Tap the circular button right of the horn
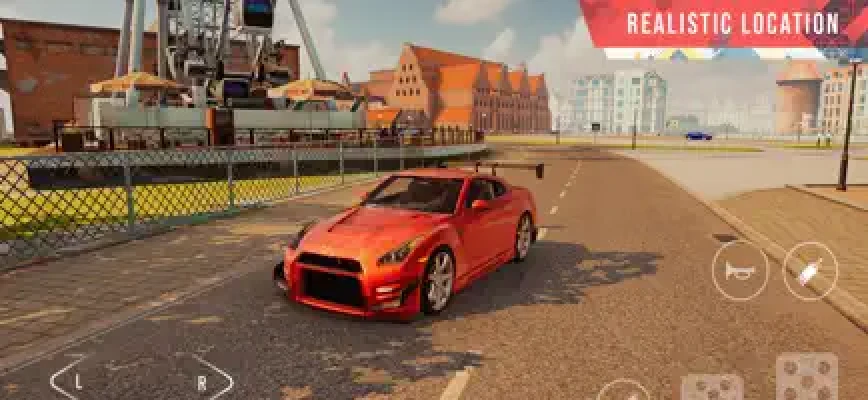Screen dimensions: 868x400 click(809, 270)
